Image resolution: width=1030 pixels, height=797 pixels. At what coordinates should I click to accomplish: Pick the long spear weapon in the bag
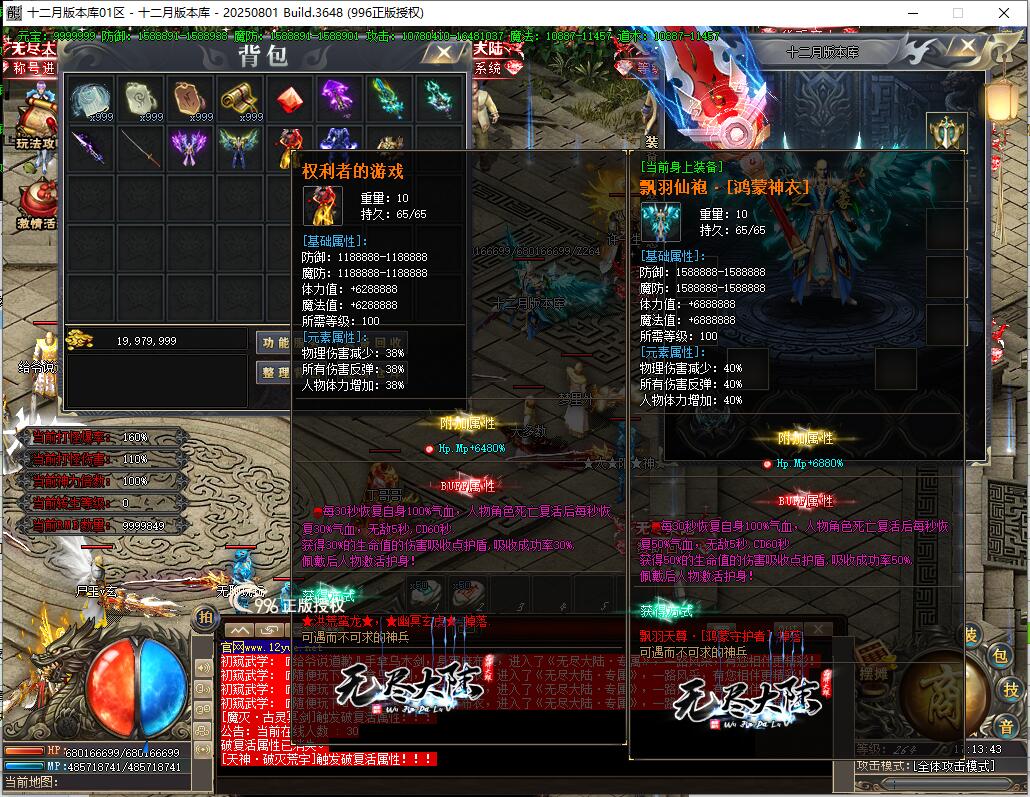pos(139,147)
